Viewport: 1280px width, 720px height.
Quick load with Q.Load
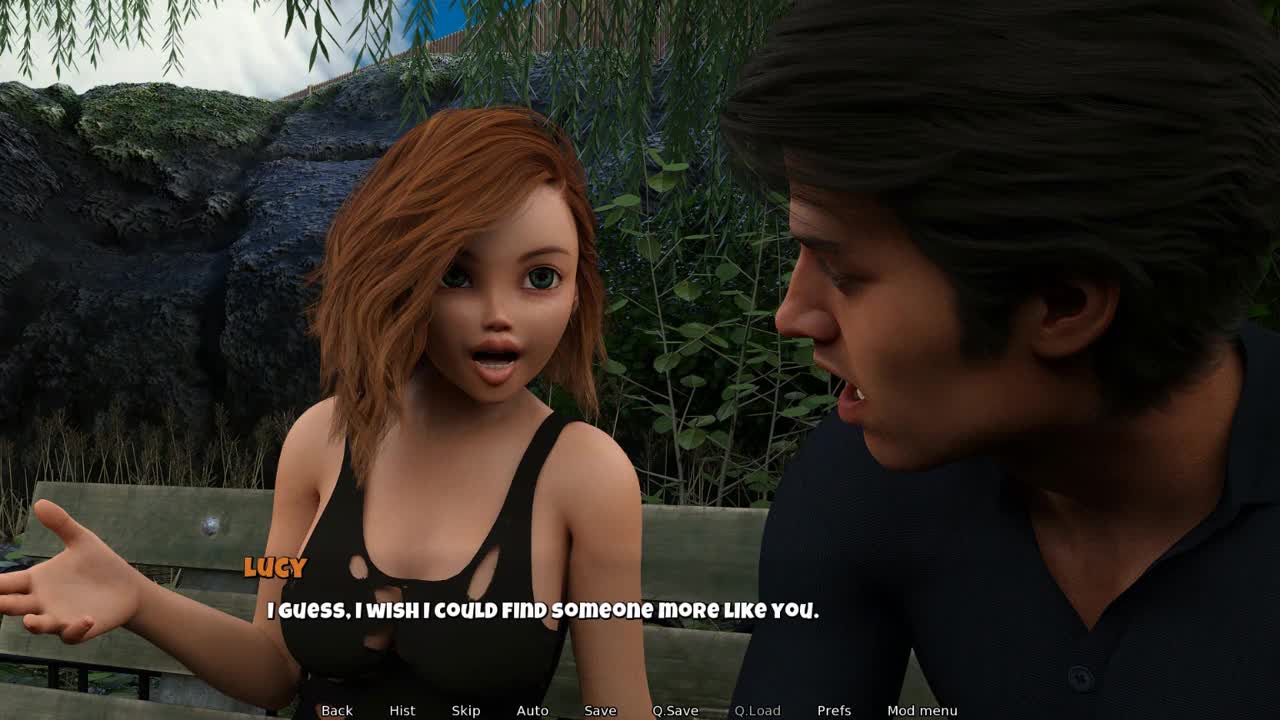(x=757, y=710)
